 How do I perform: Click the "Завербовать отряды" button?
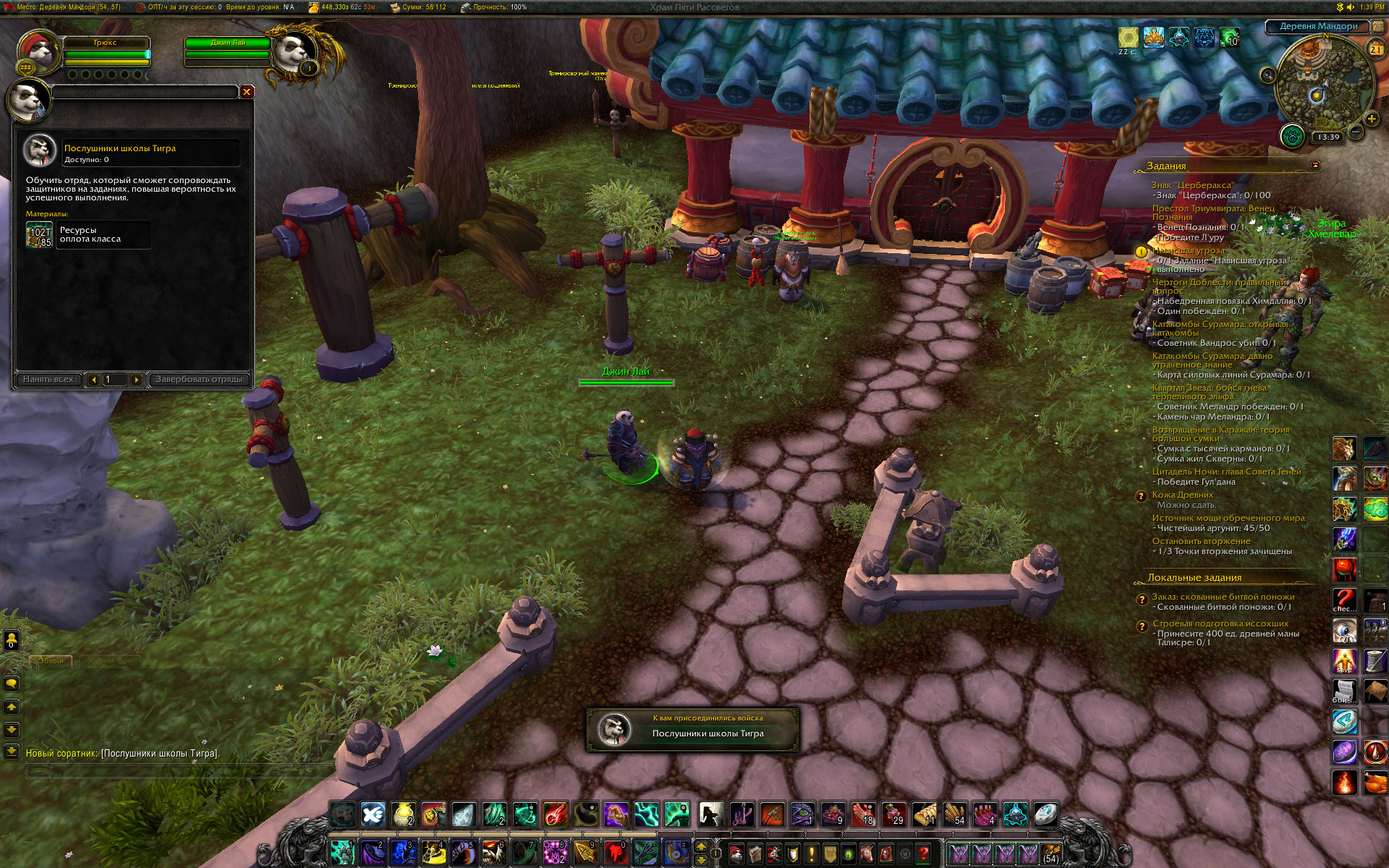199,379
